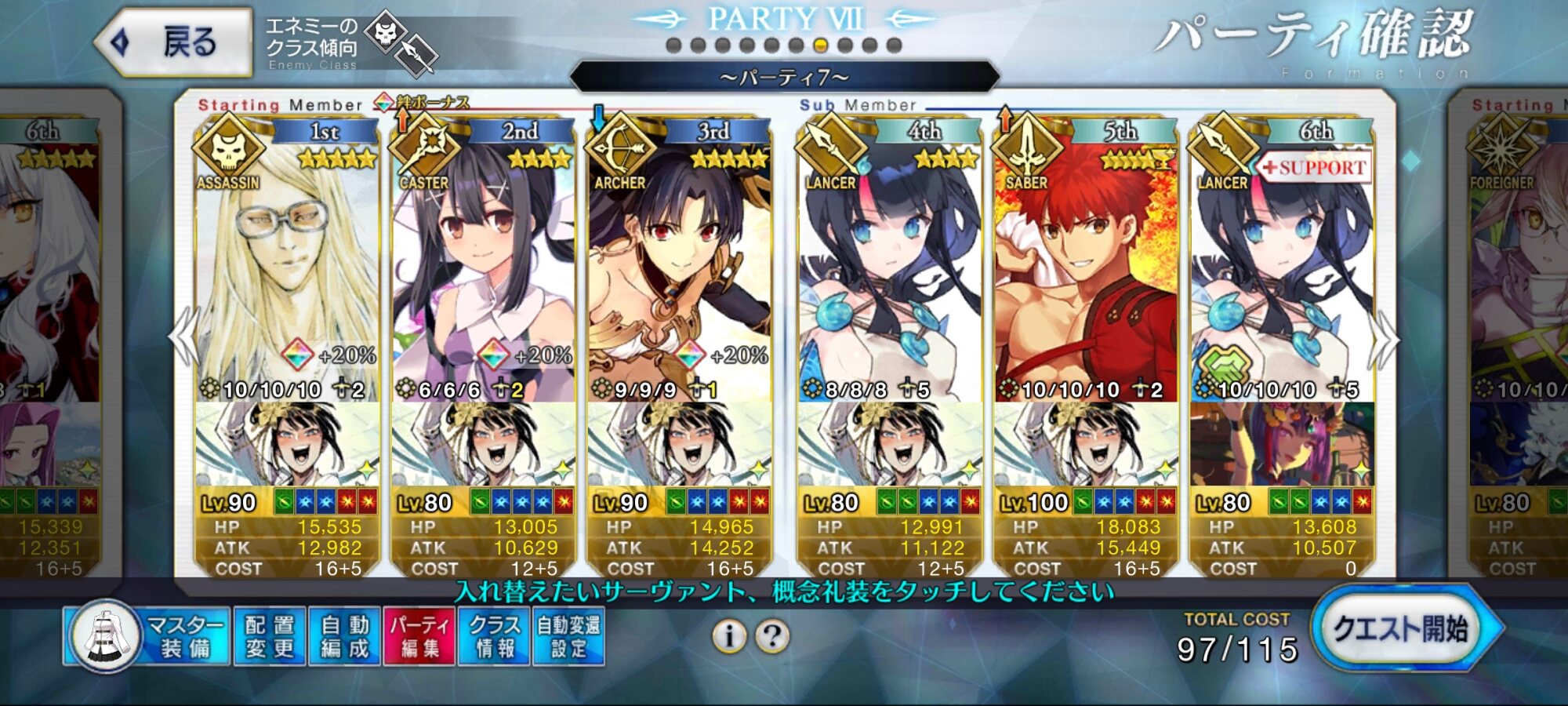
Task: Select the 1st slot Assassin servant card
Action: [x=287, y=267]
